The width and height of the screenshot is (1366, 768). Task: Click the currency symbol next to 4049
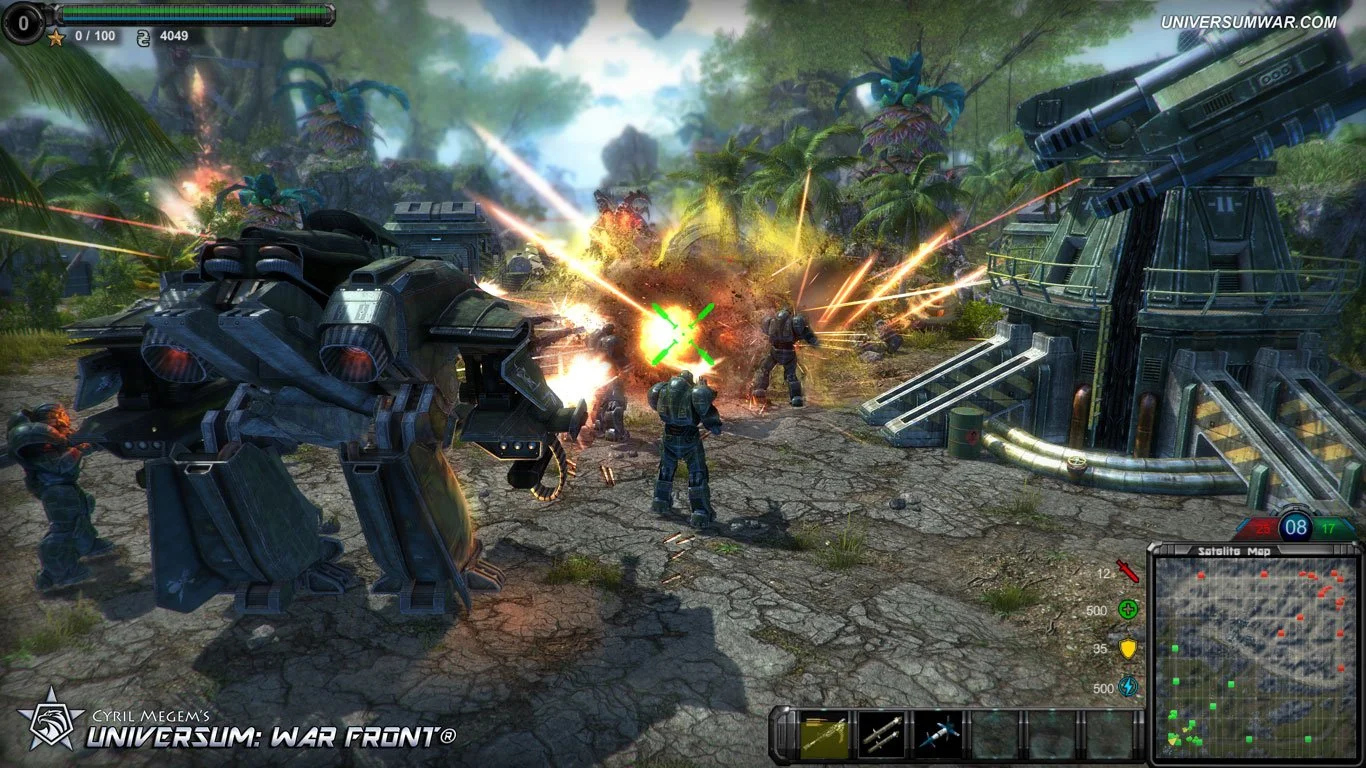coord(143,37)
